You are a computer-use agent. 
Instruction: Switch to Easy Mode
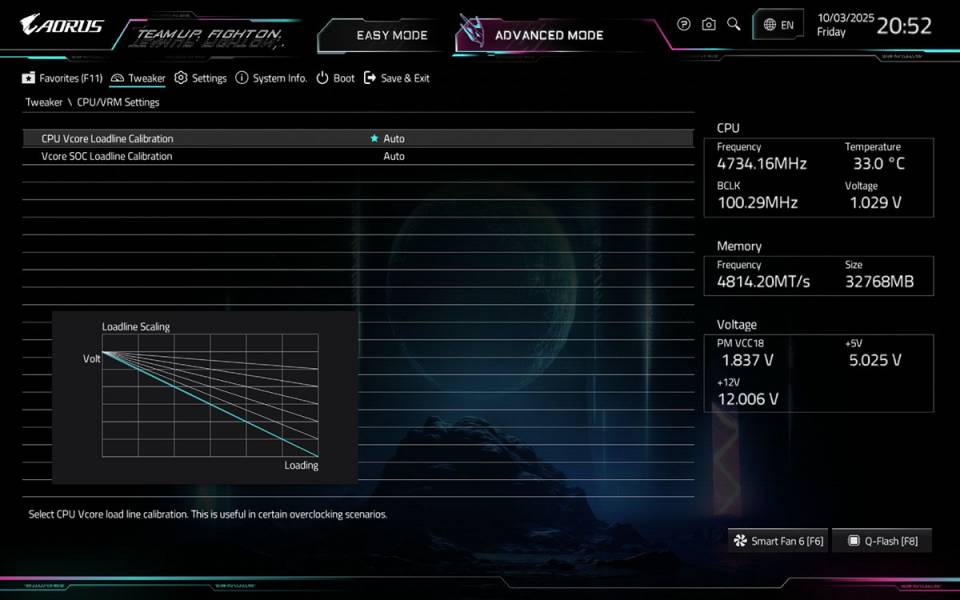391,35
